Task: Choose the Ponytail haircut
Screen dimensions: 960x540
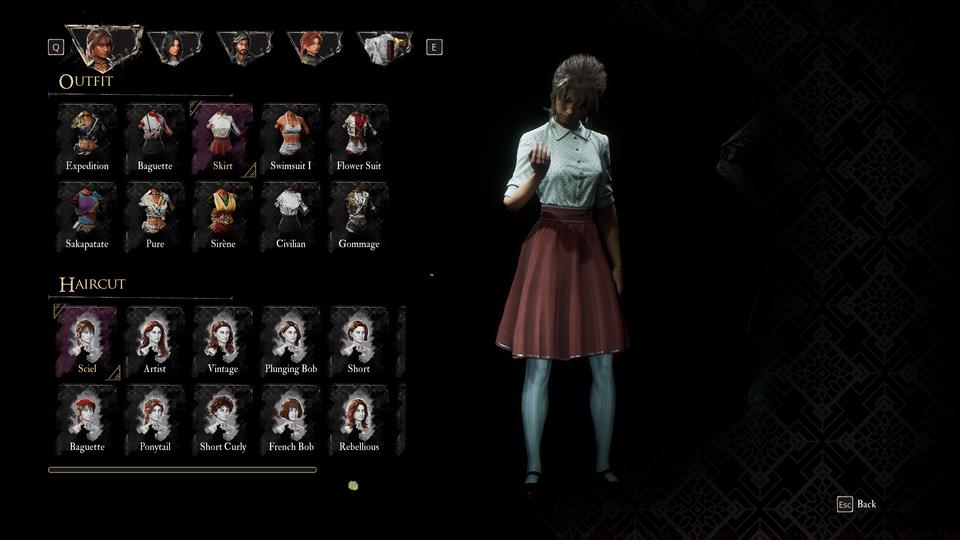Action: (x=155, y=419)
